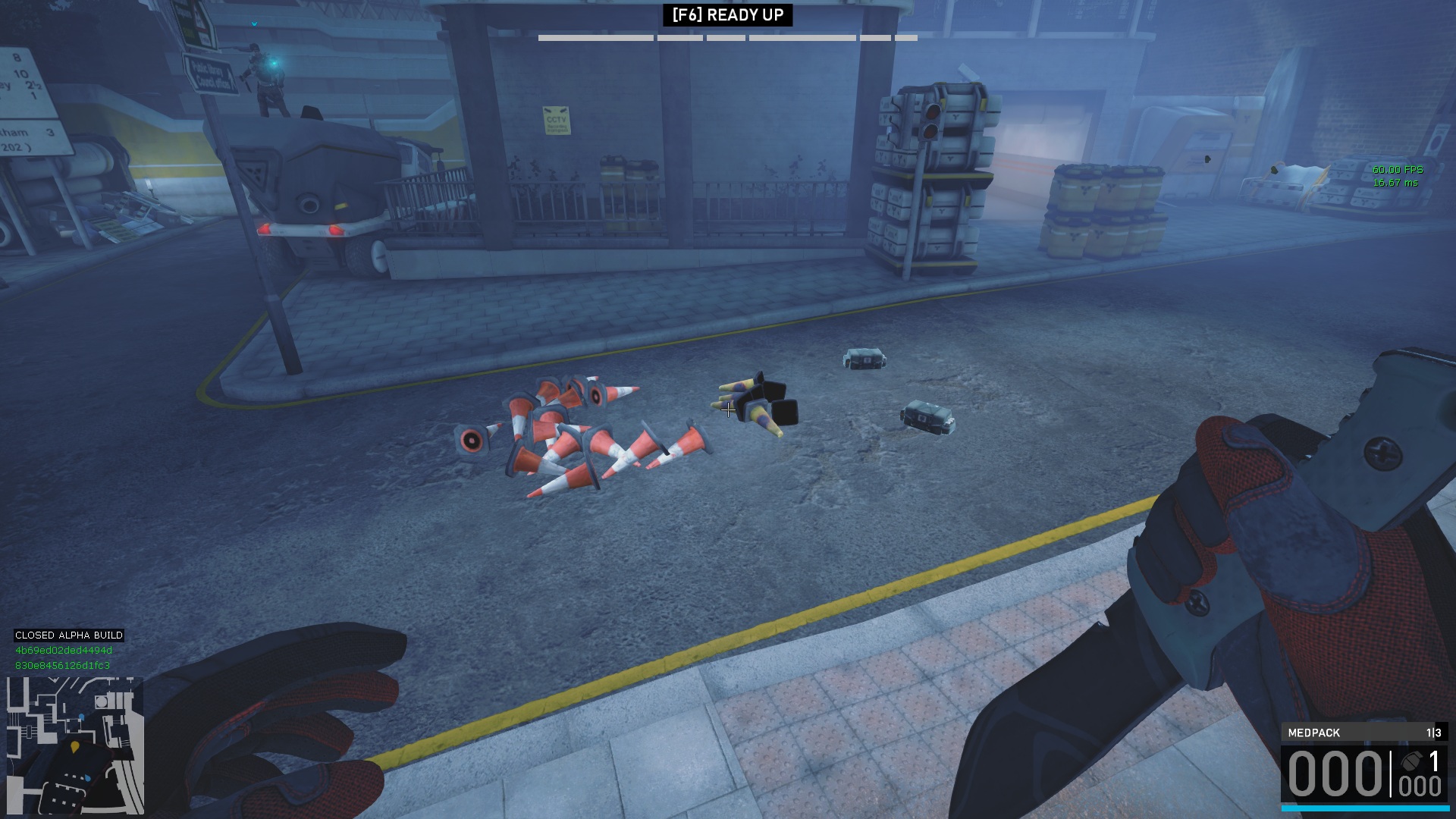
Task: Select the MEDPACK equipment label
Action: pyautogui.click(x=1314, y=733)
